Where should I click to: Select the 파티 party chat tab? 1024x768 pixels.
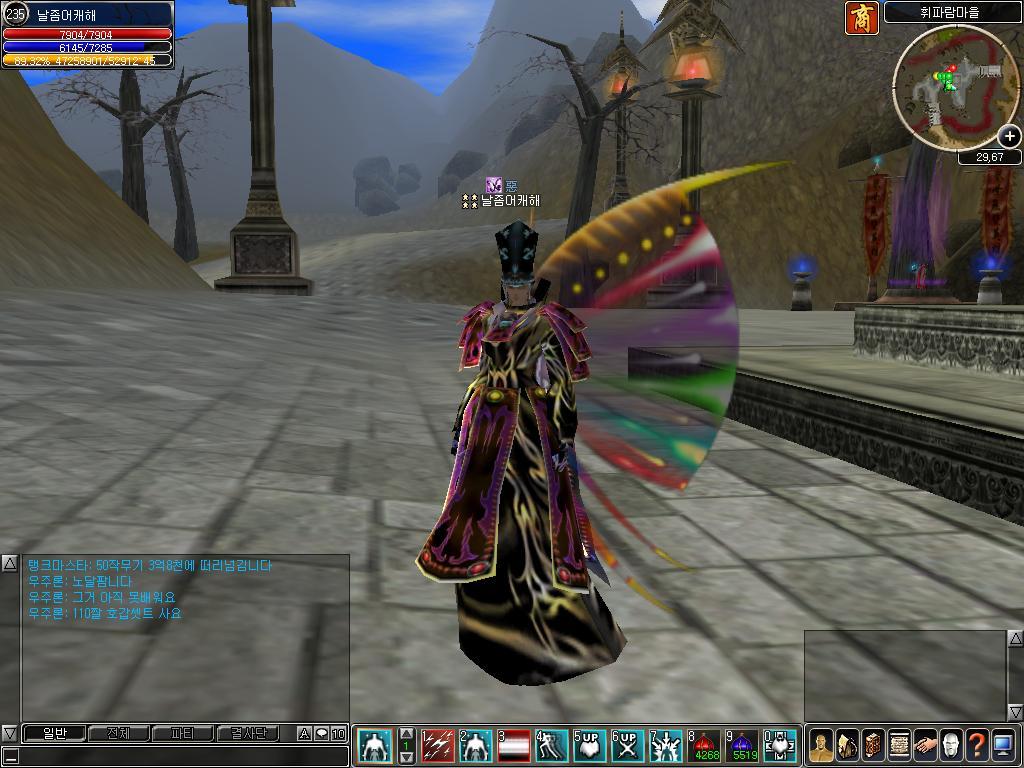pyautogui.click(x=183, y=734)
